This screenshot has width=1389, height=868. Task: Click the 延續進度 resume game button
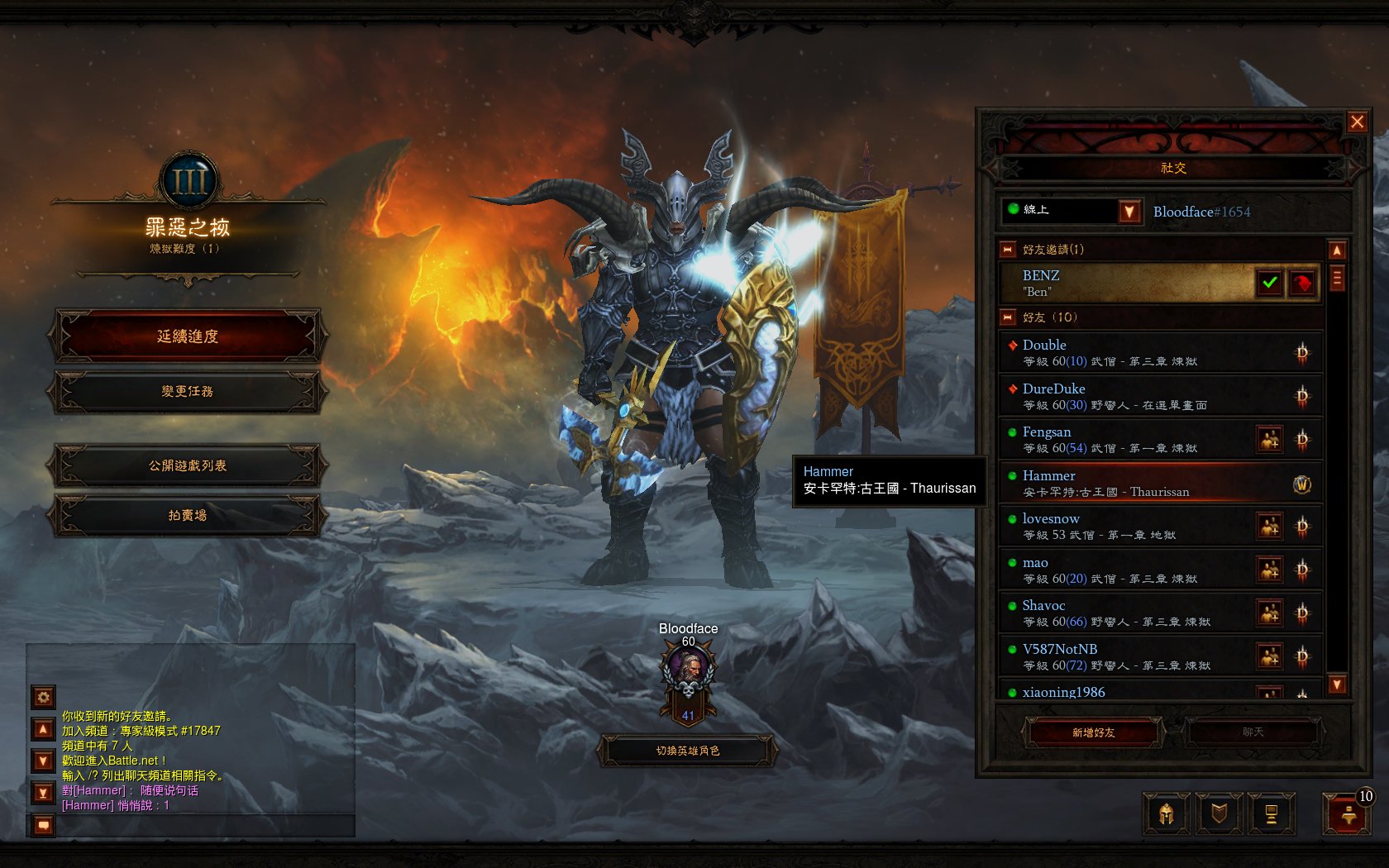click(x=188, y=336)
